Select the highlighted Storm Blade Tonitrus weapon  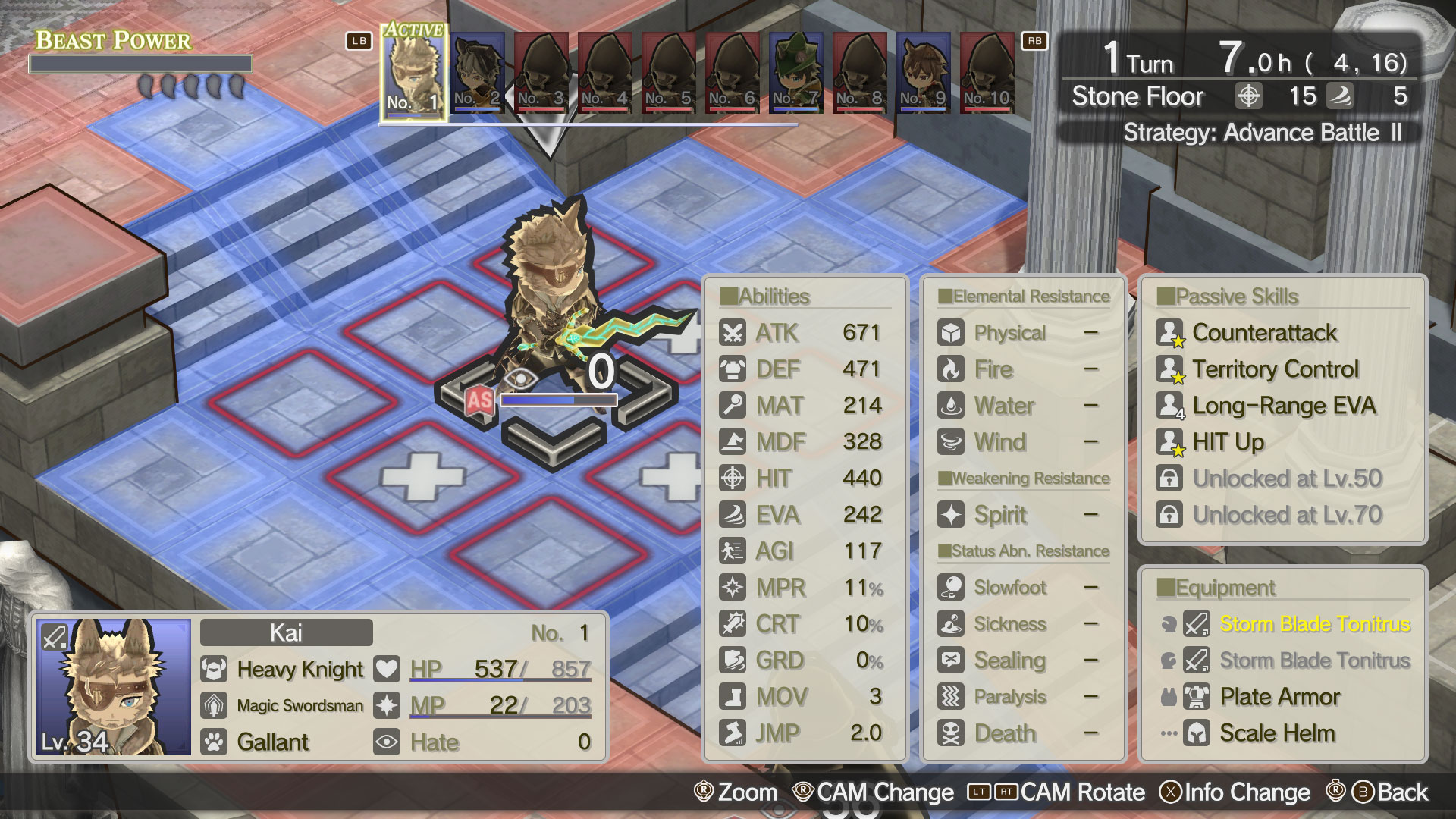click(x=1314, y=624)
